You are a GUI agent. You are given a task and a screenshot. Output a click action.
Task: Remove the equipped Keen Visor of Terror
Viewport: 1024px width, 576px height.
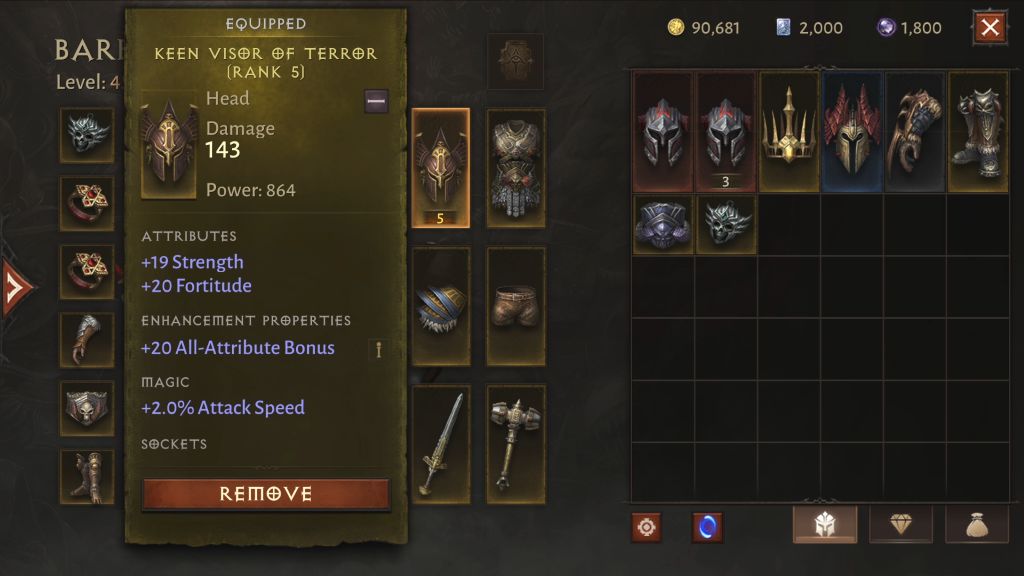coord(266,494)
